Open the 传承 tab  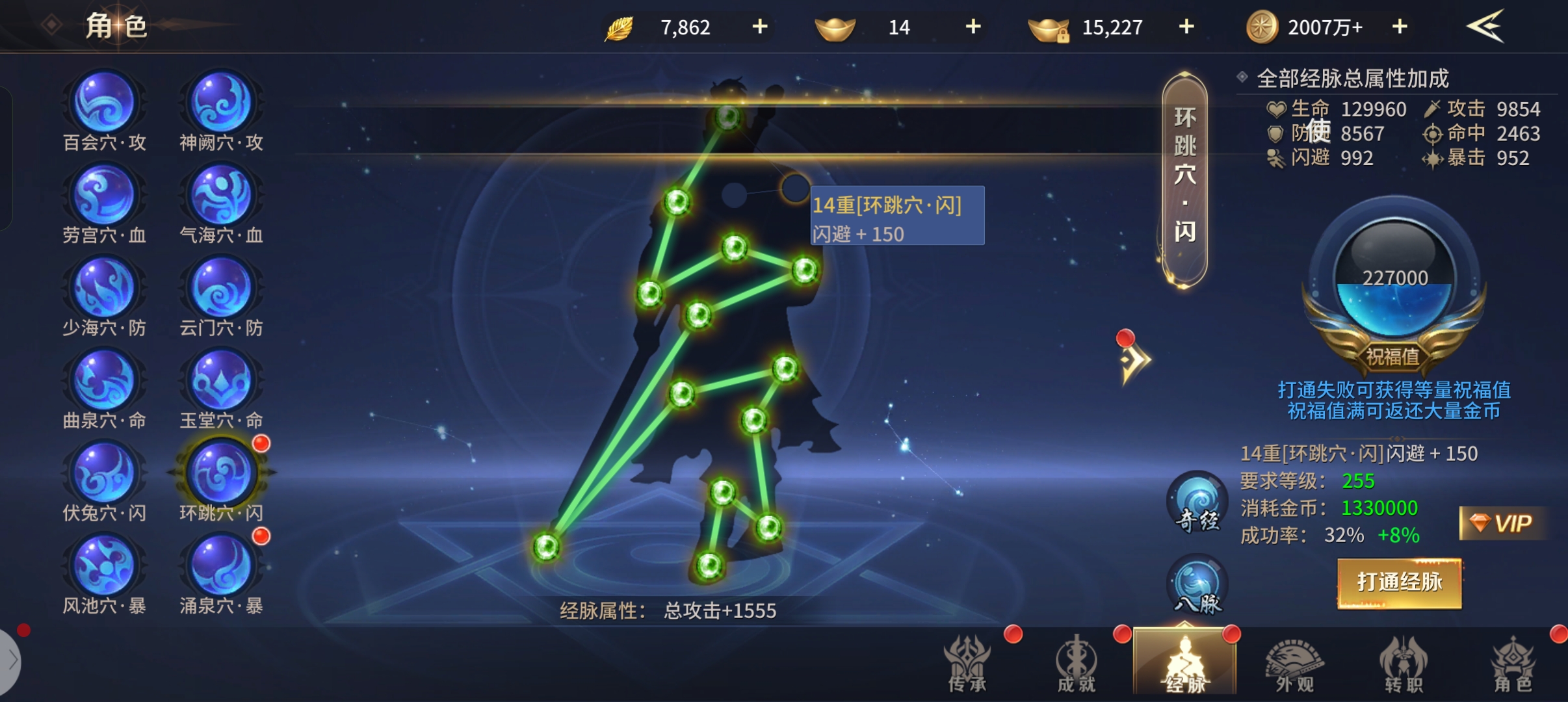[x=968, y=664]
